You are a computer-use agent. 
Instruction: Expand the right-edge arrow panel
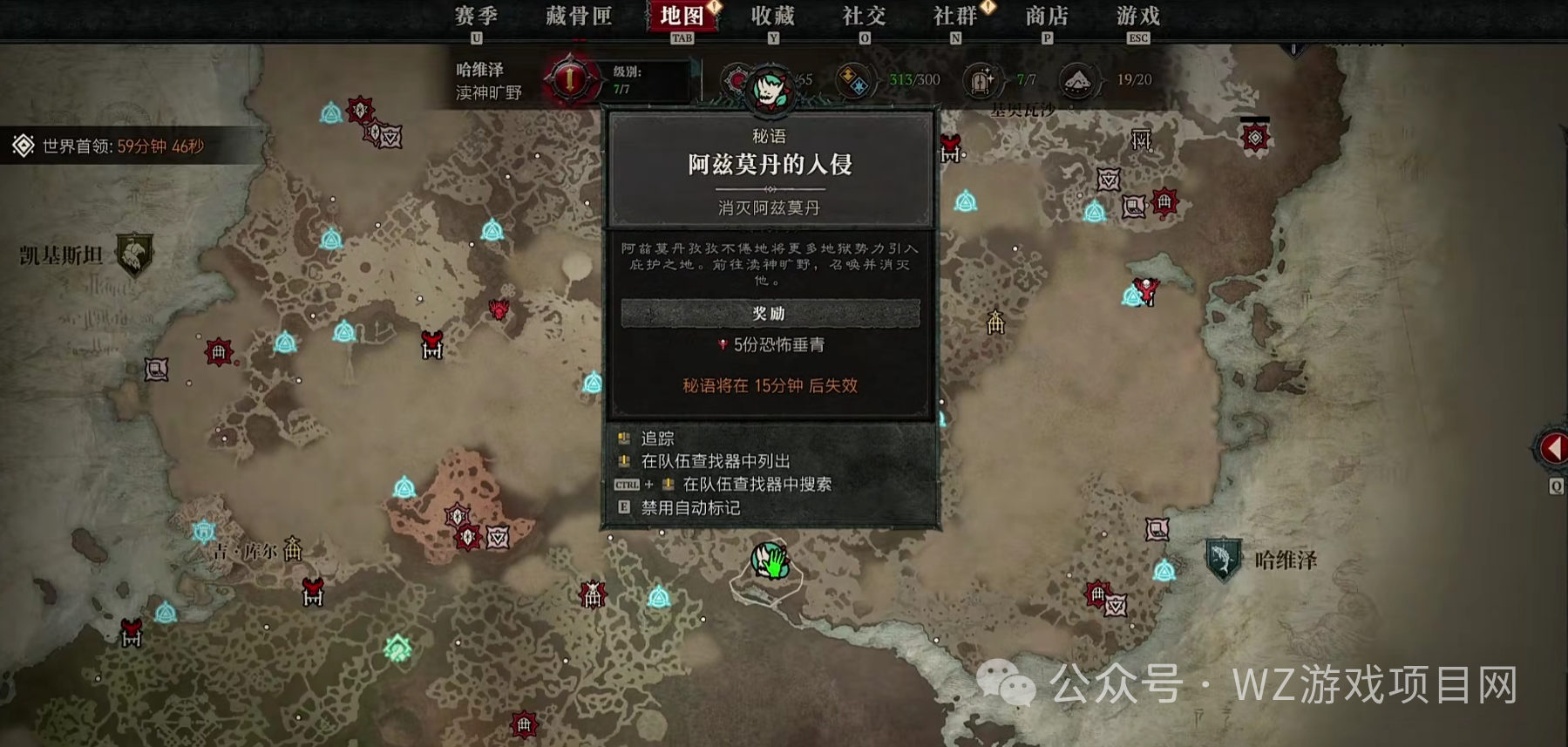1555,447
